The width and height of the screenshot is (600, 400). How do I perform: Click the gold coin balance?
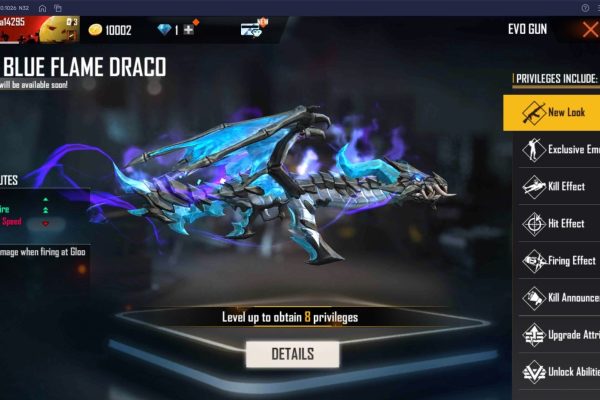[109, 30]
